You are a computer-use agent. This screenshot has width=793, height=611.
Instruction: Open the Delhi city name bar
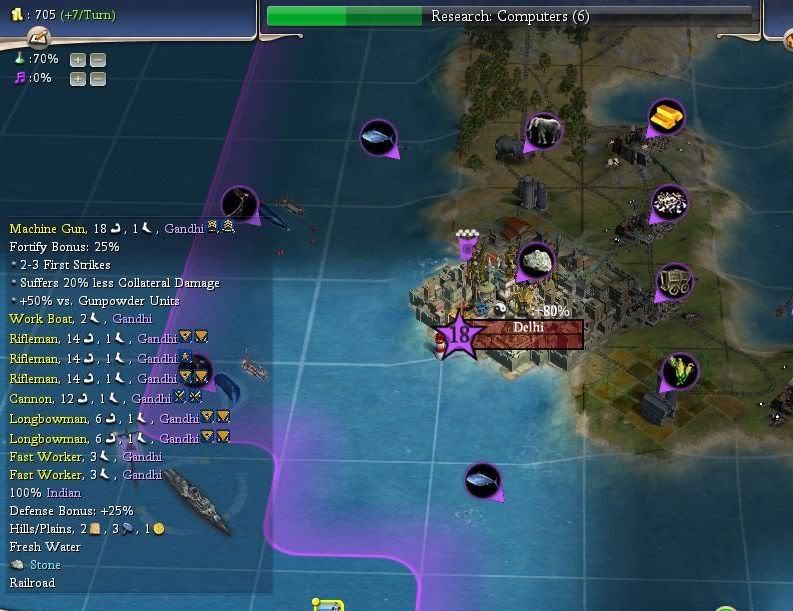click(527, 333)
